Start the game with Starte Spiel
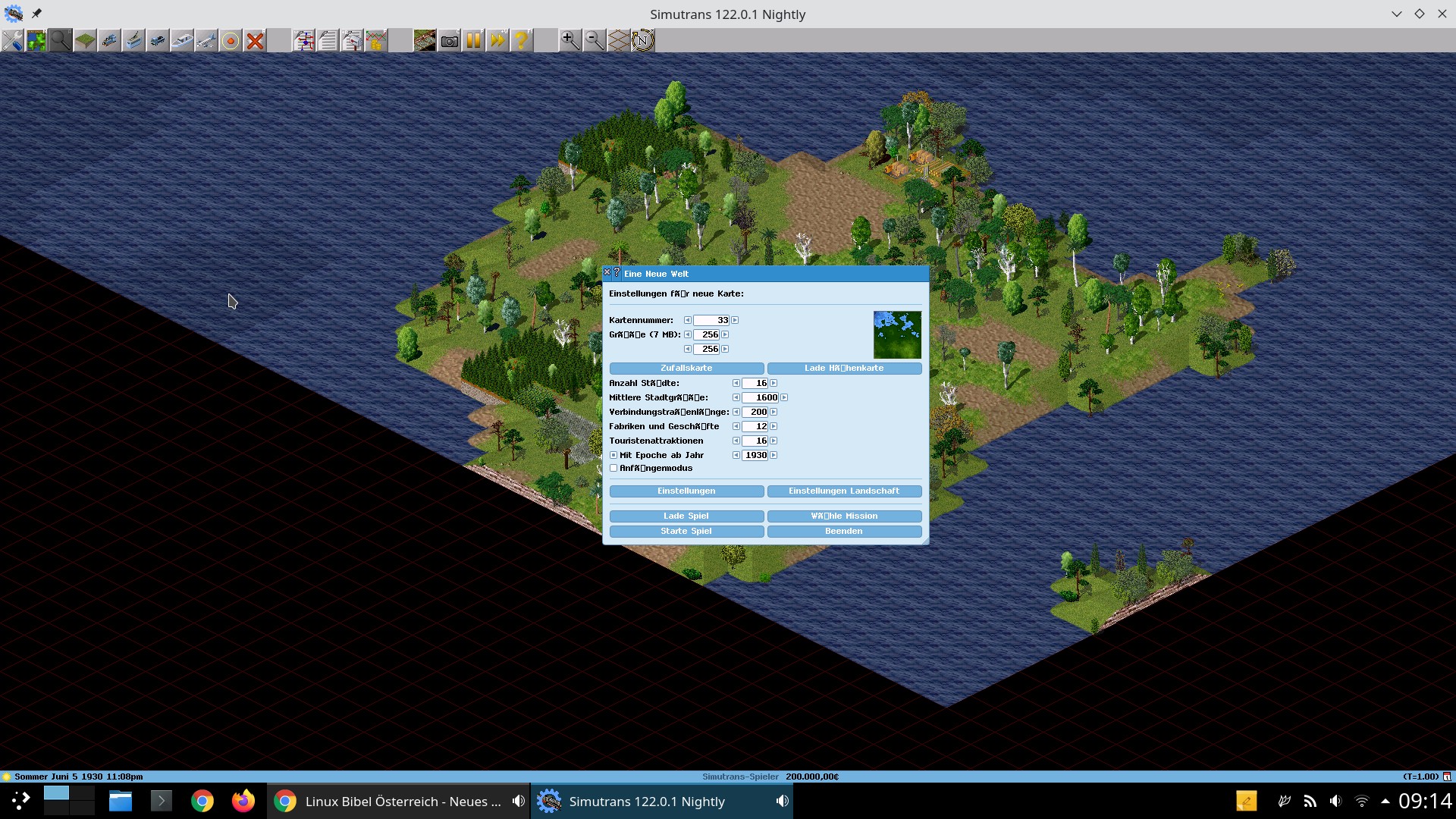Screen dimensions: 1456x819 click(x=686, y=532)
